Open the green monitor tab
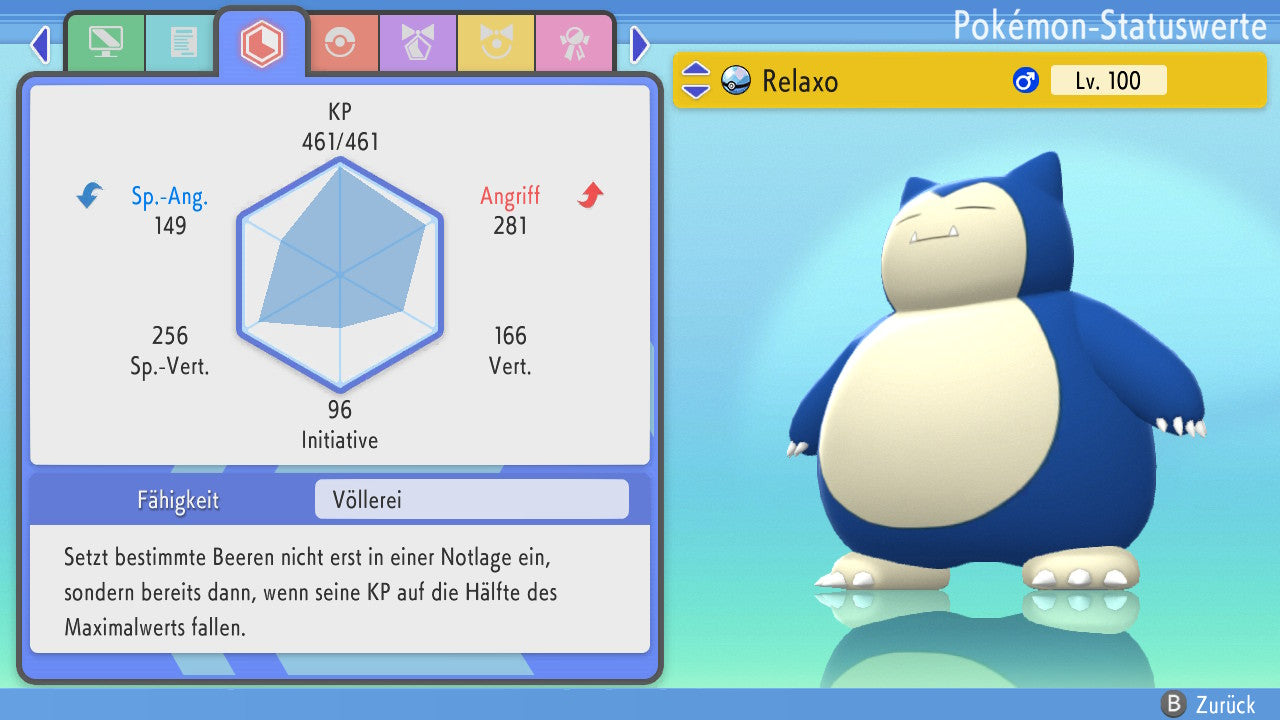 point(105,43)
